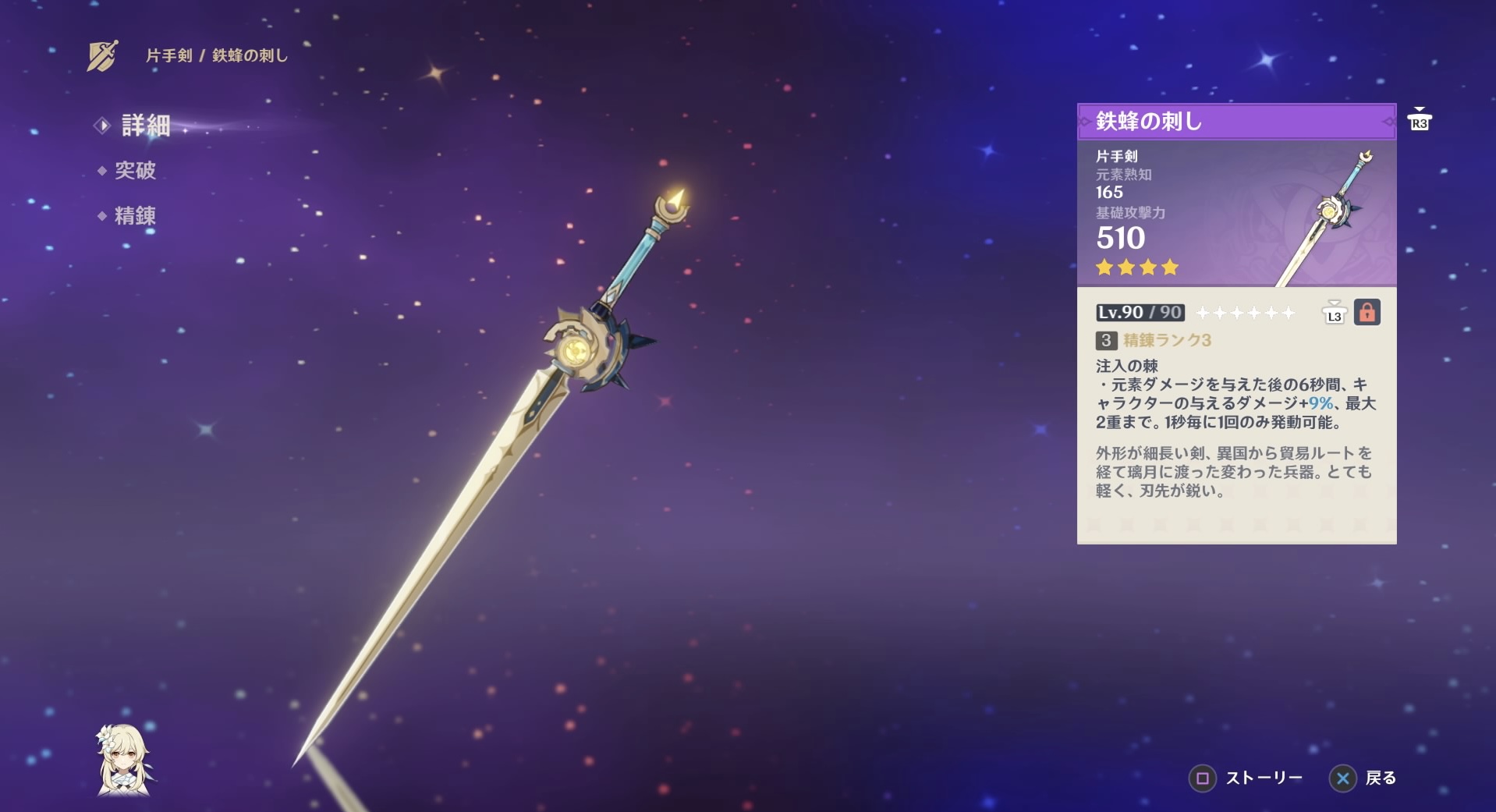The width and height of the screenshot is (1496, 812).
Task: Click the diamond marker beside 精錬
Action: point(101,216)
